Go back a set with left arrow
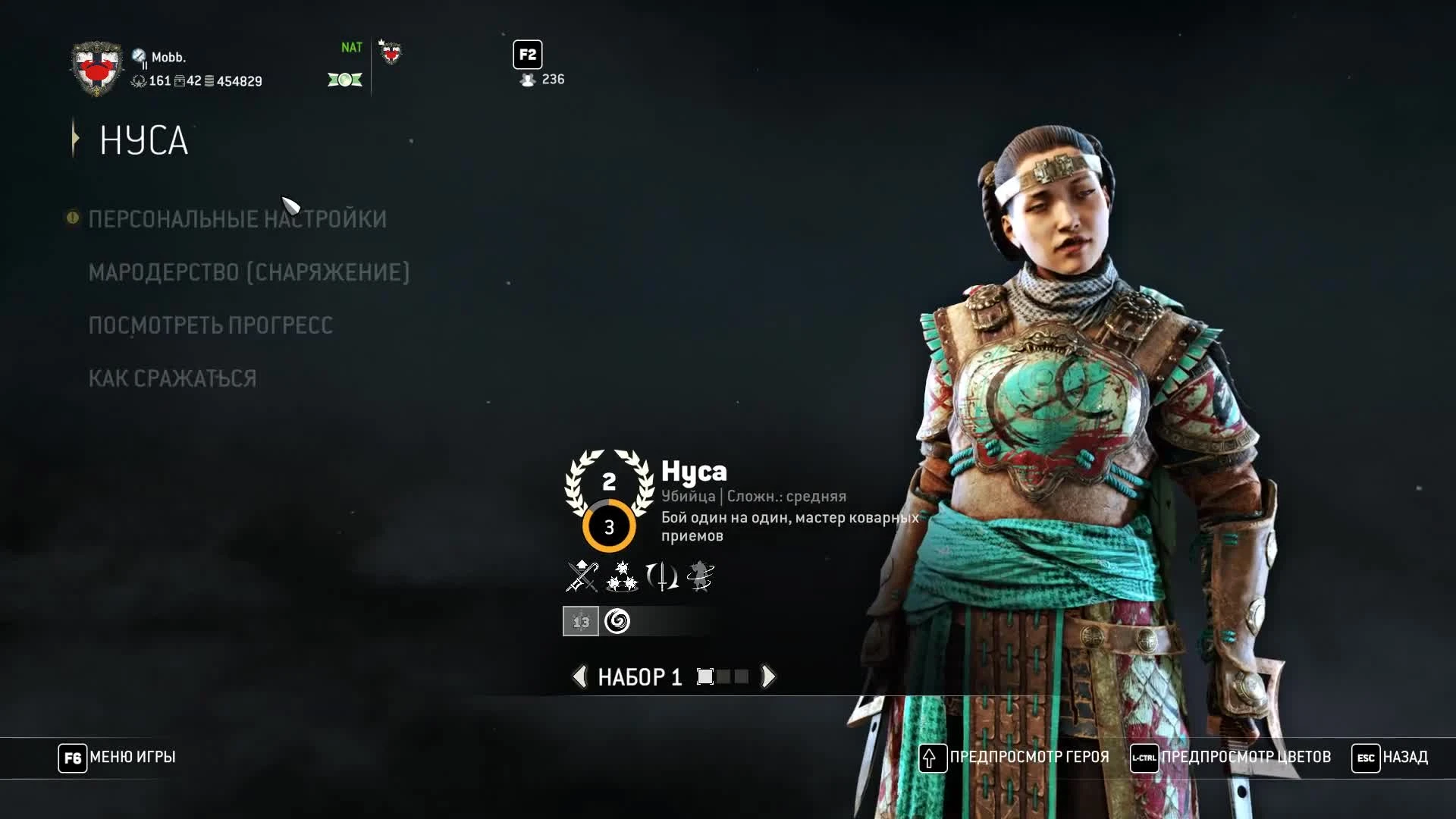The image size is (1456, 819). click(x=580, y=676)
